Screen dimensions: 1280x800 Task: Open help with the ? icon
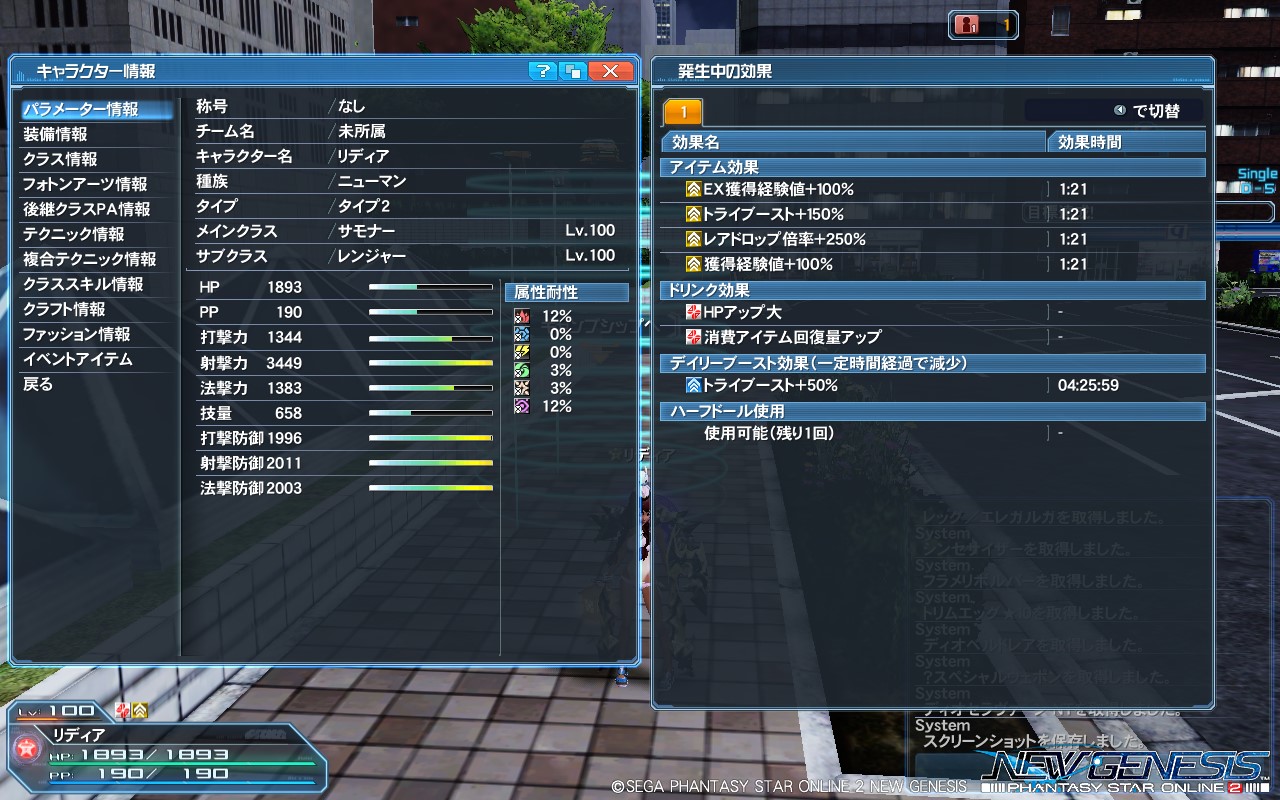pyautogui.click(x=542, y=71)
